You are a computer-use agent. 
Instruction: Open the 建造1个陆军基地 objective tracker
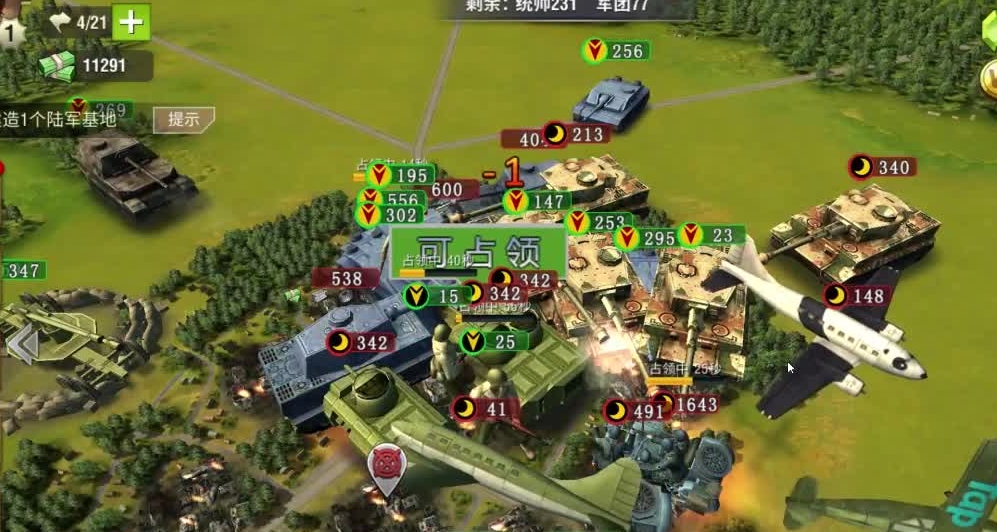point(60,119)
